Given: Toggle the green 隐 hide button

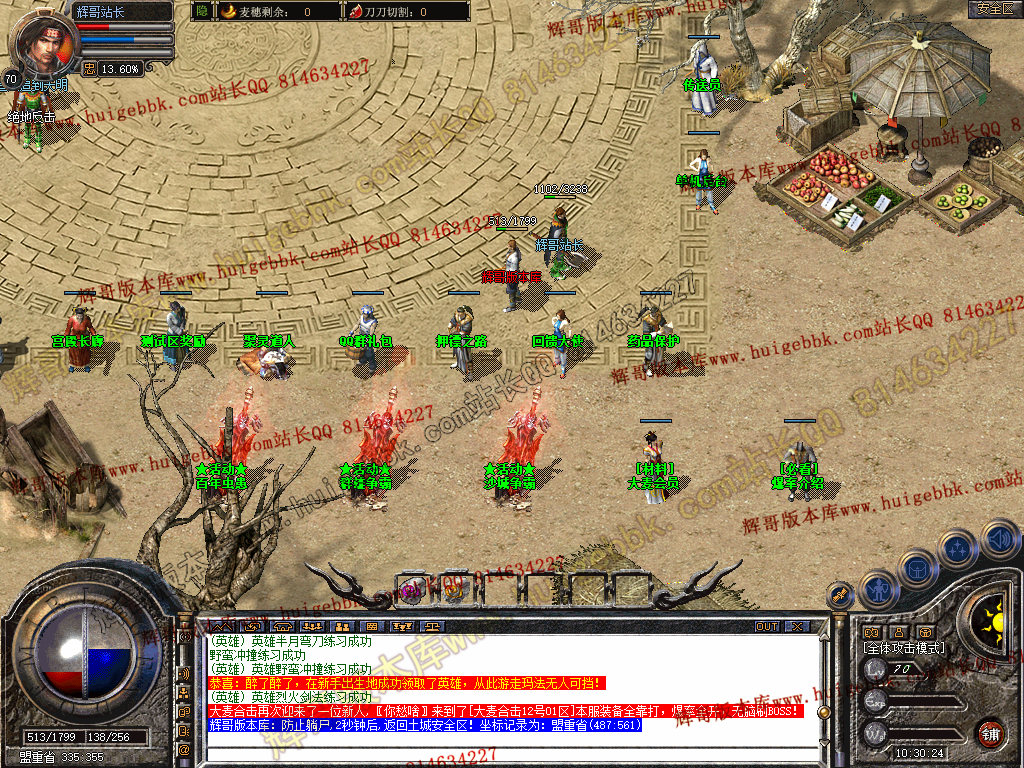Looking at the screenshot, I should (202, 12).
